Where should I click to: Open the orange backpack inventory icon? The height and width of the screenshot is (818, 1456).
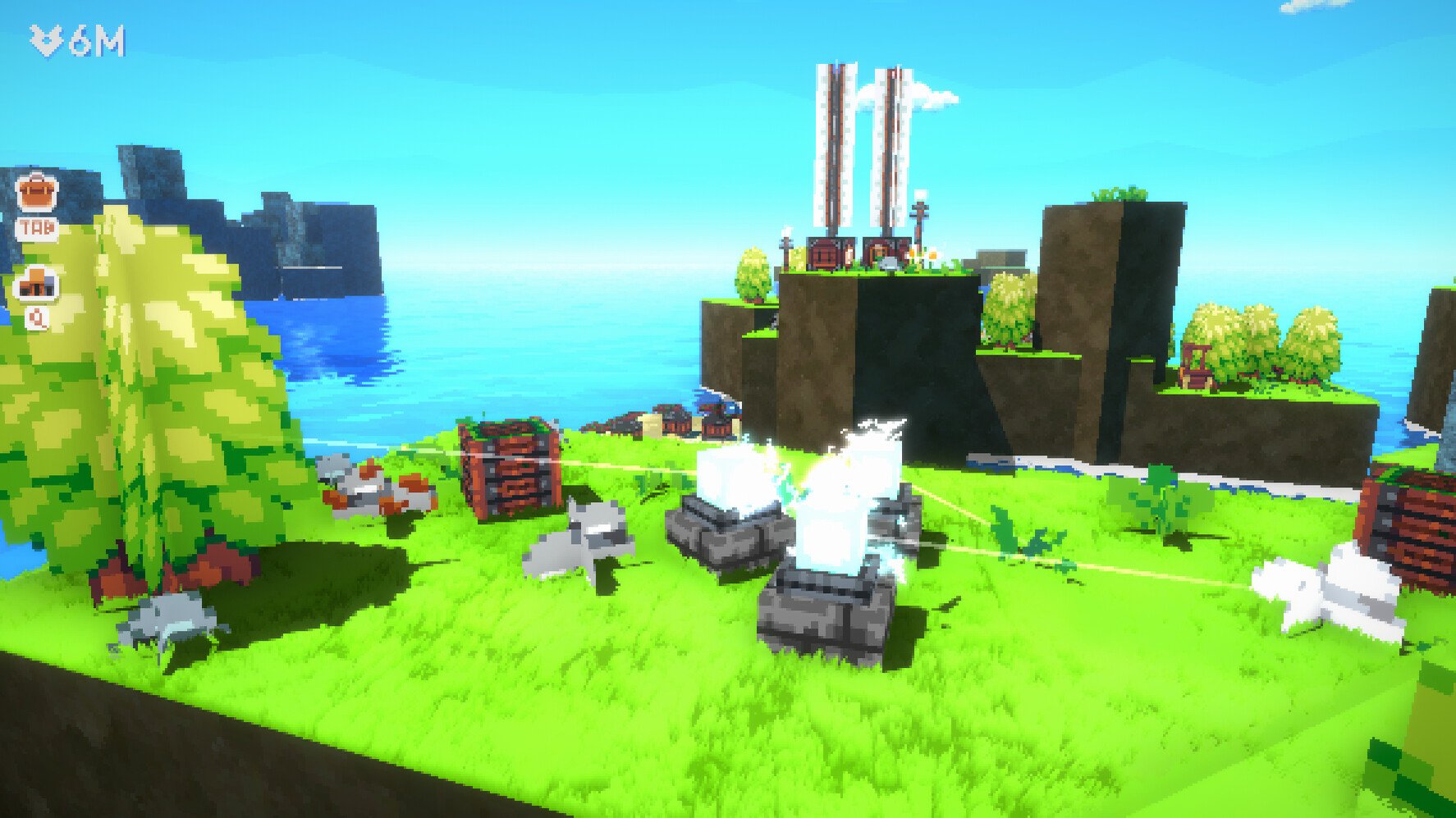point(37,192)
